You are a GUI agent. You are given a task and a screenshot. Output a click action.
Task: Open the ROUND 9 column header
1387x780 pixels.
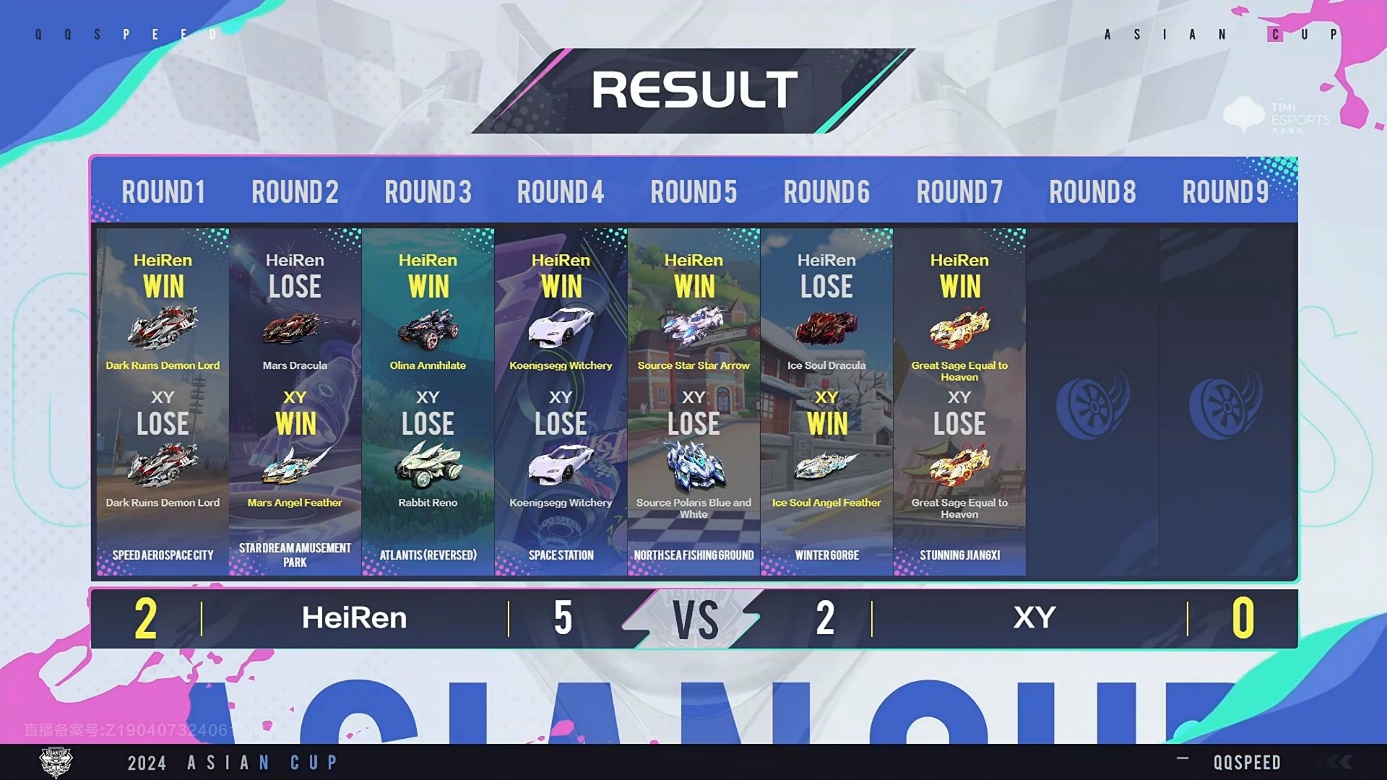(1225, 191)
